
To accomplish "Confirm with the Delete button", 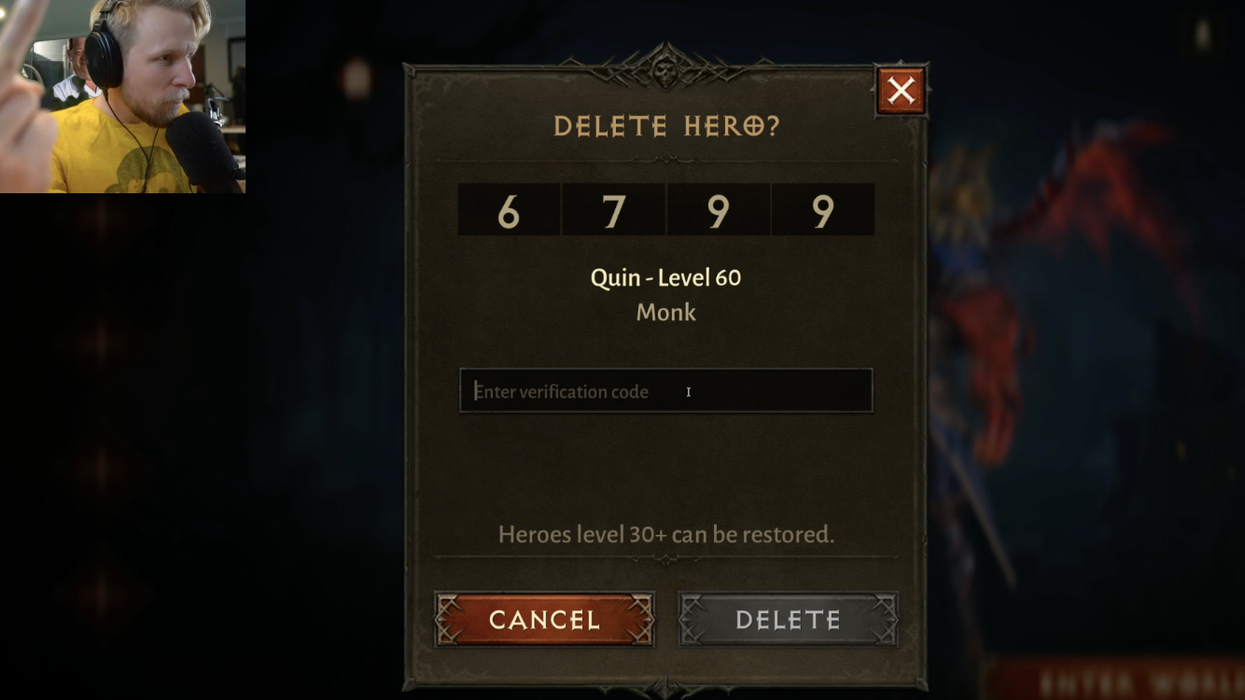I will [788, 619].
